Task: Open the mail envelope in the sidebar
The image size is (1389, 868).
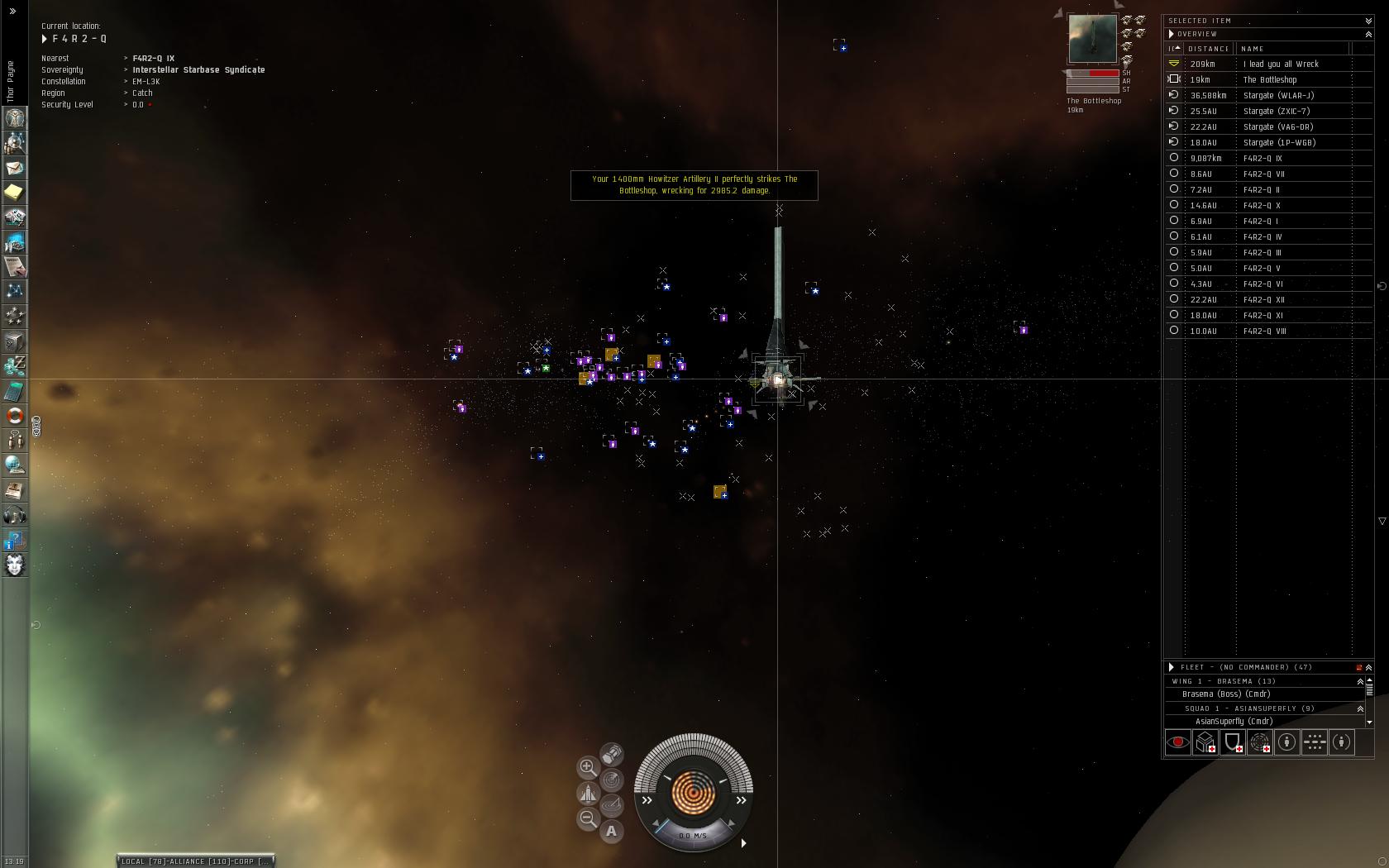Action: point(15,168)
